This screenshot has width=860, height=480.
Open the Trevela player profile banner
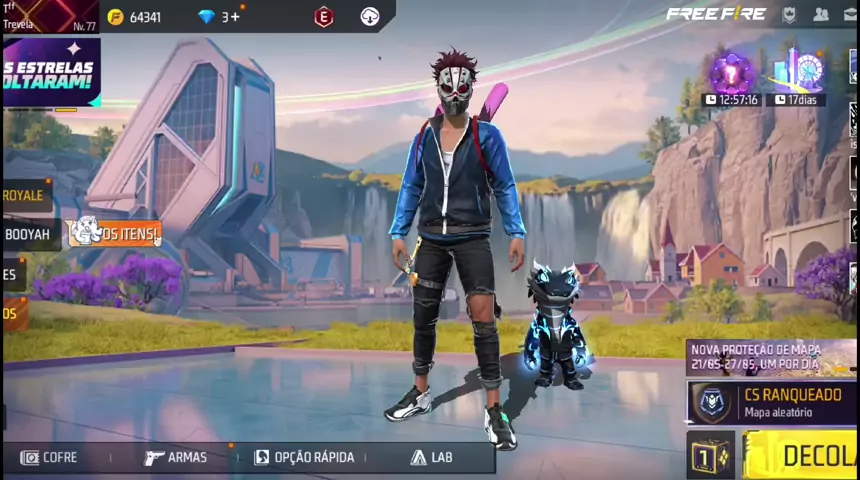48,16
